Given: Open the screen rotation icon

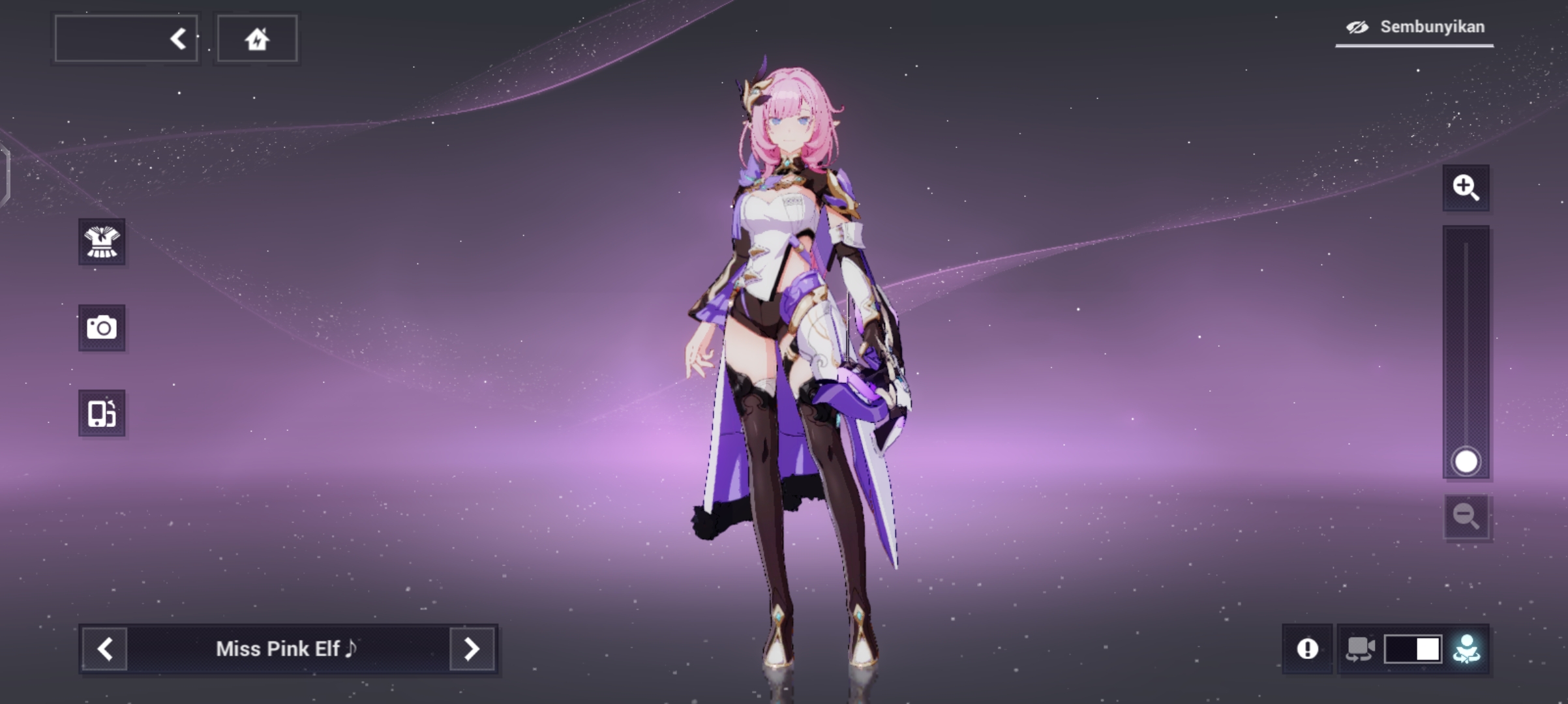Looking at the screenshot, I should point(101,413).
